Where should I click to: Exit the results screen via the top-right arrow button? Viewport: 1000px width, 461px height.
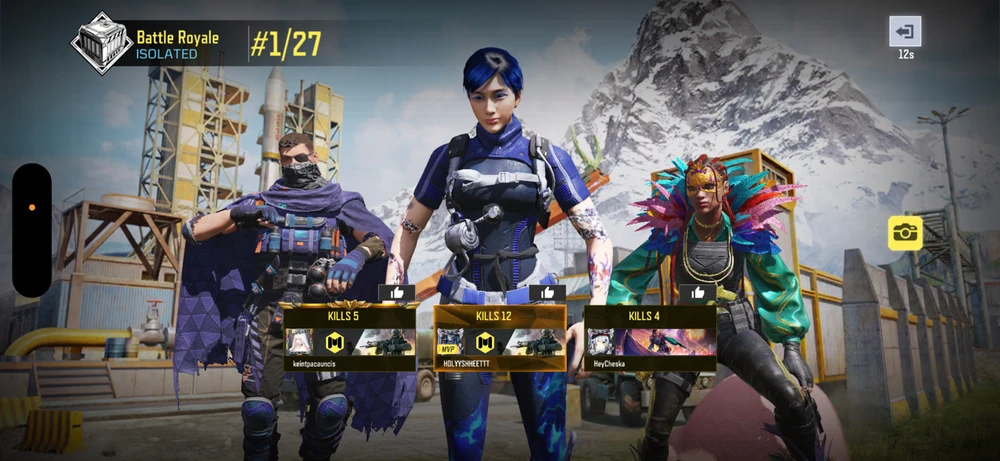pos(905,31)
